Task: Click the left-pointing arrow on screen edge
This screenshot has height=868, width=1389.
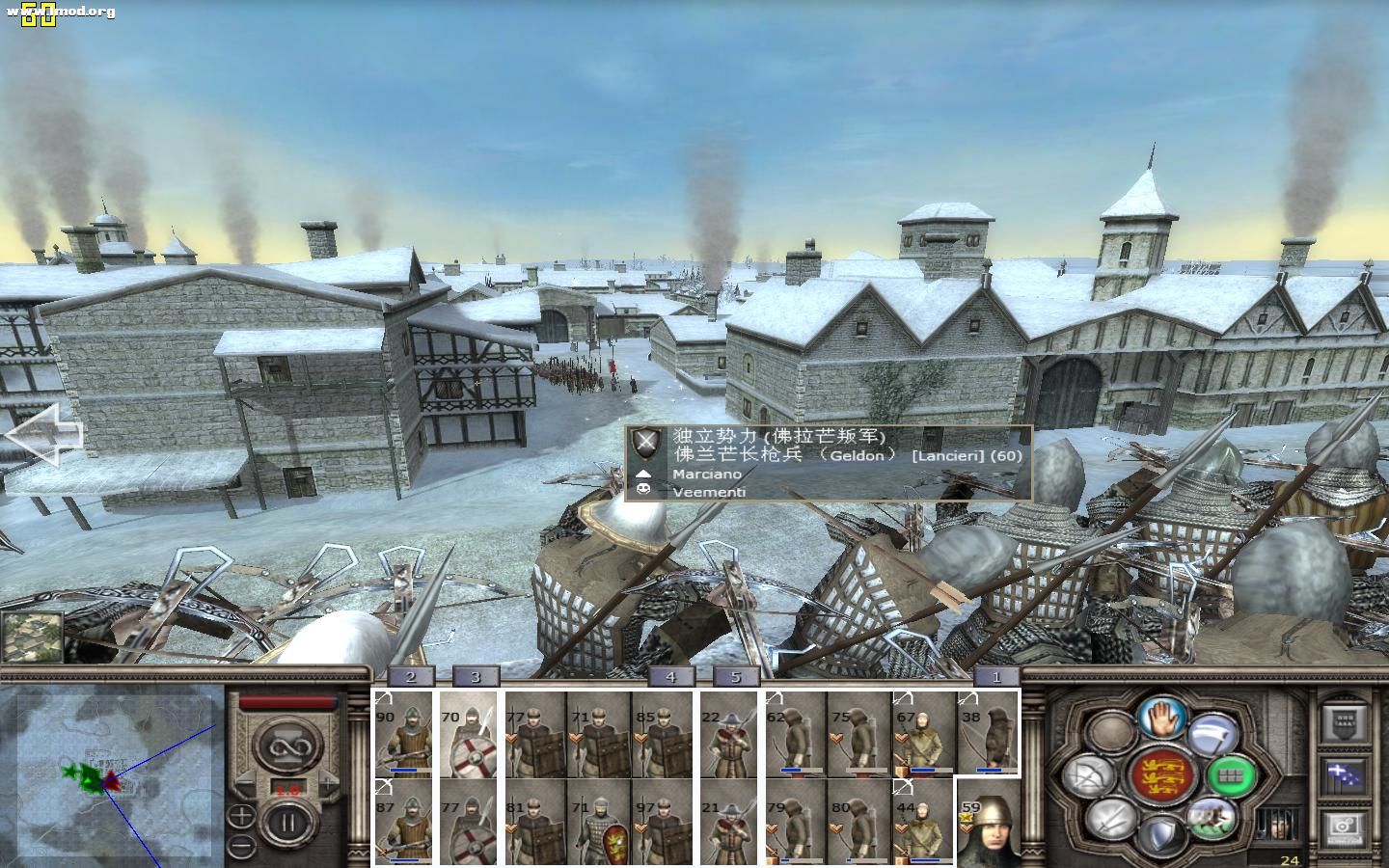Action: point(43,434)
